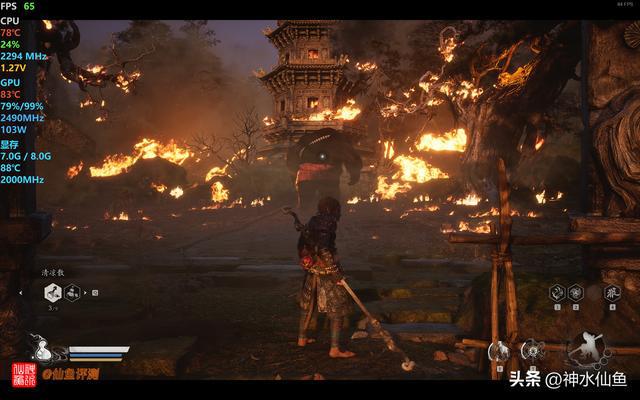Trigger the character-glyph spell hexagon labeled 4
The width and height of the screenshot is (640, 400).
612,292
